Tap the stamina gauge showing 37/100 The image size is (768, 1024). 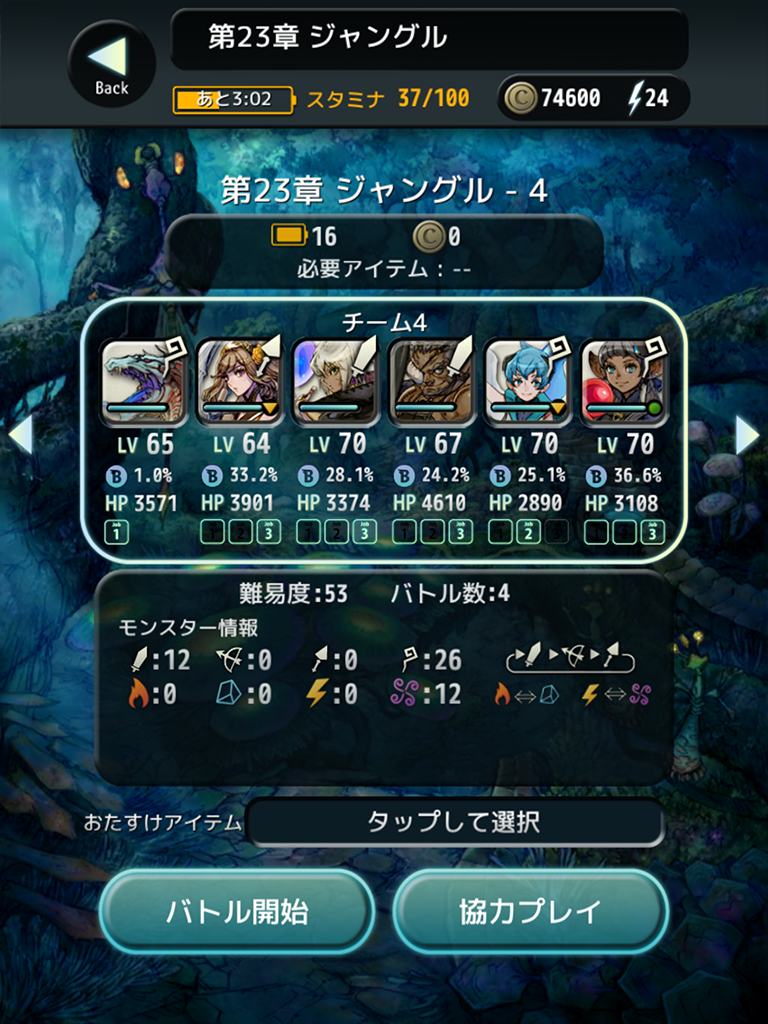[320, 98]
